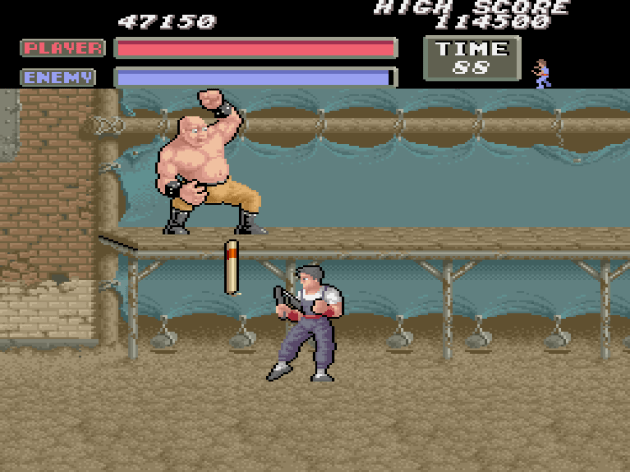Click the remaining lives fighter icon
The image size is (630, 472).
[x=542, y=73]
